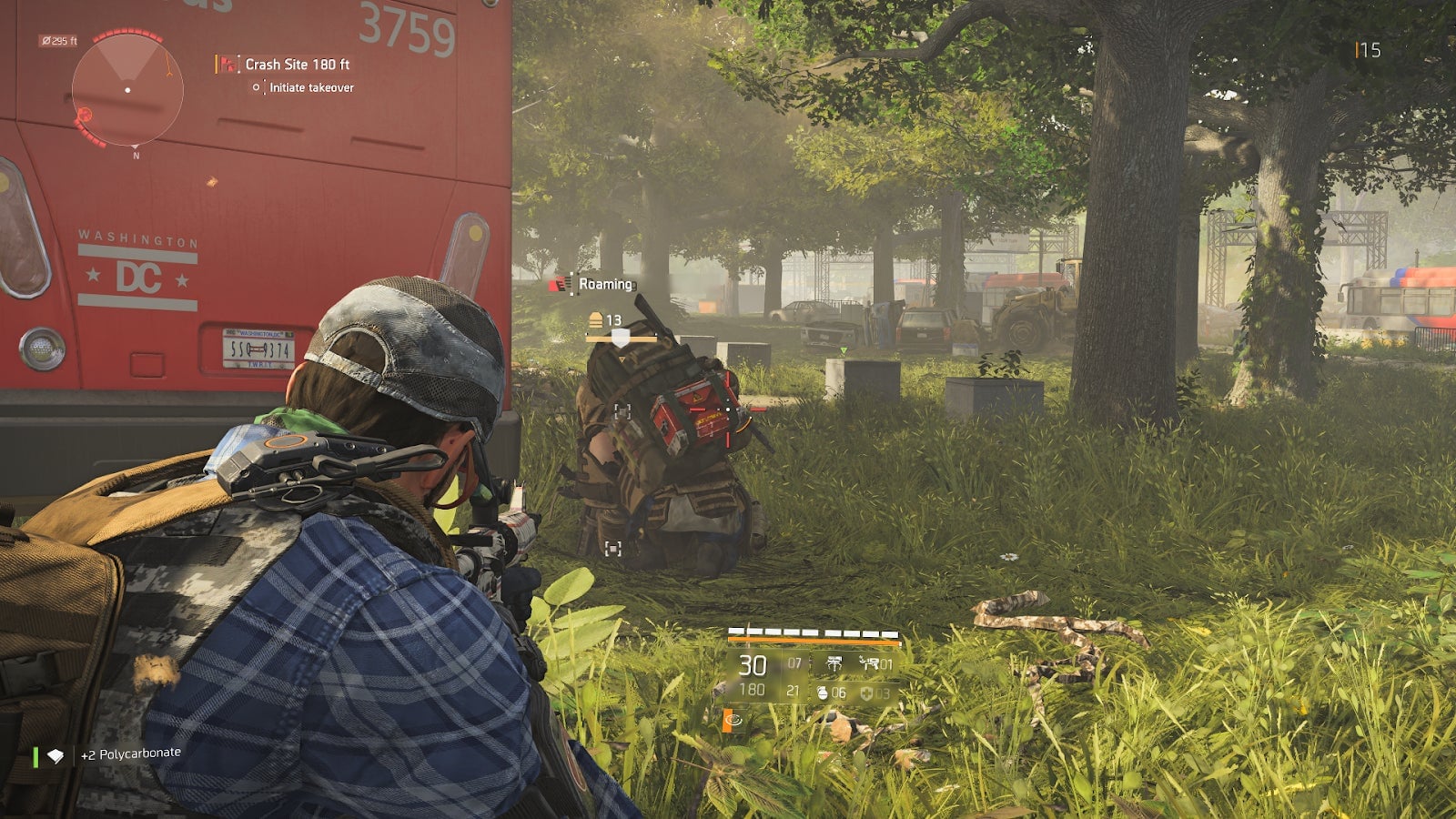The image size is (1456, 819).
Task: Click the Polycarbonate material icon
Action: [x=55, y=753]
